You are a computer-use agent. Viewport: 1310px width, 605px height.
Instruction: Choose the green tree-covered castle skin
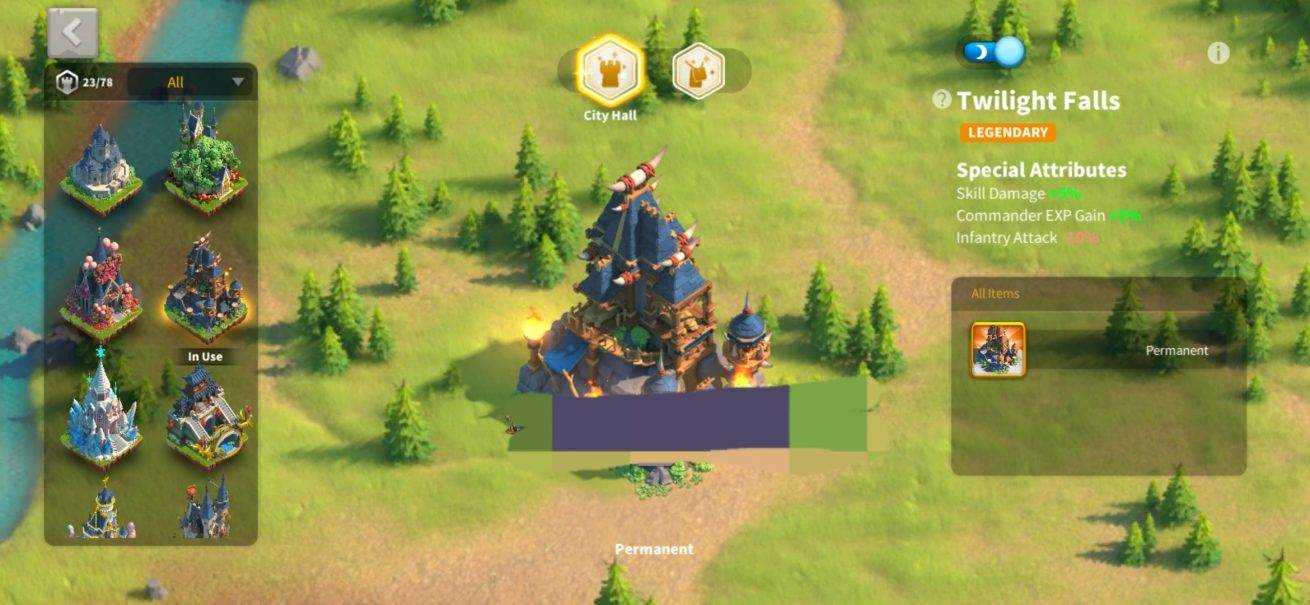206,161
